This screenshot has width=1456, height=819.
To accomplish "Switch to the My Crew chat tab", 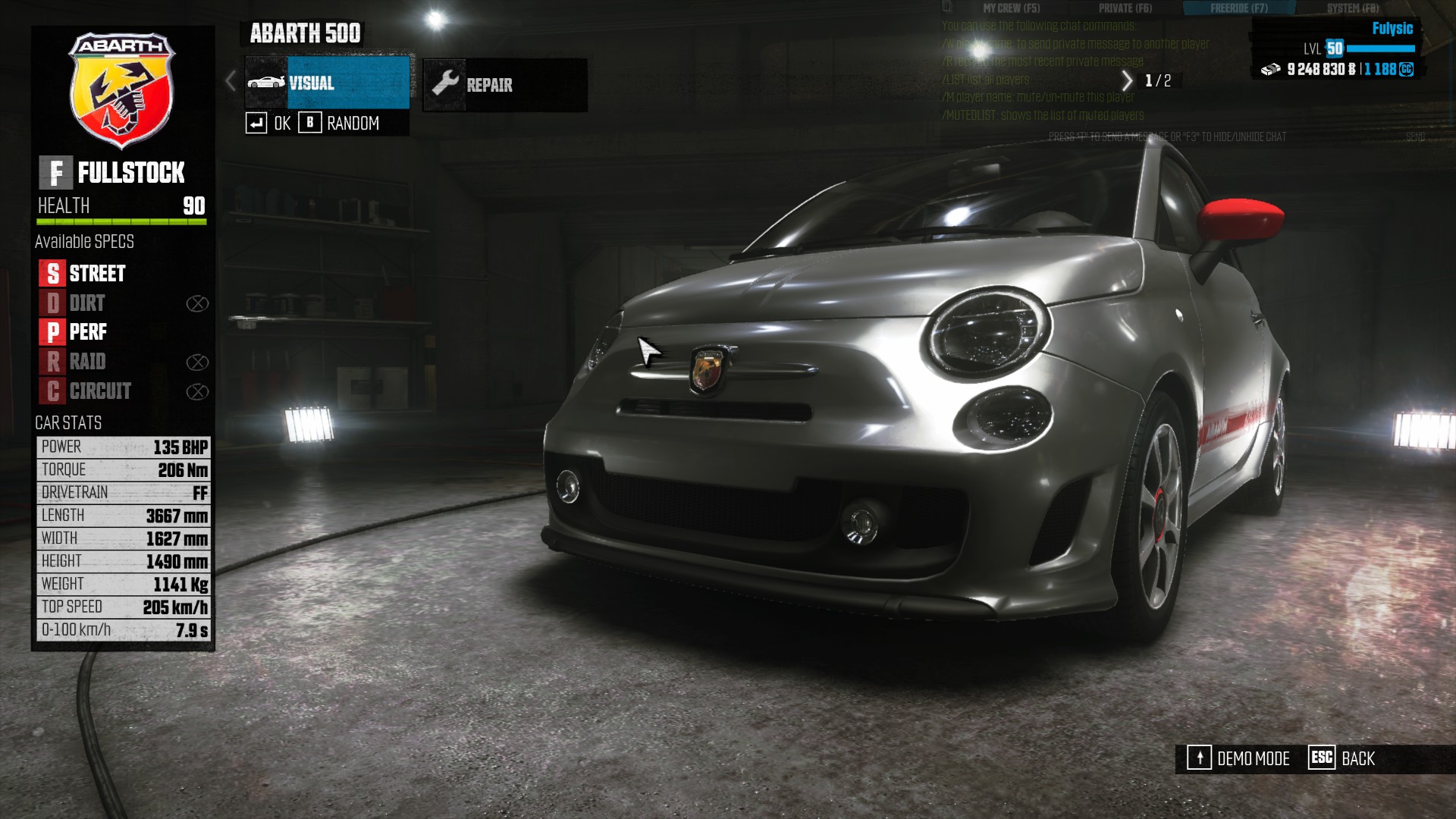I will coord(1011,8).
